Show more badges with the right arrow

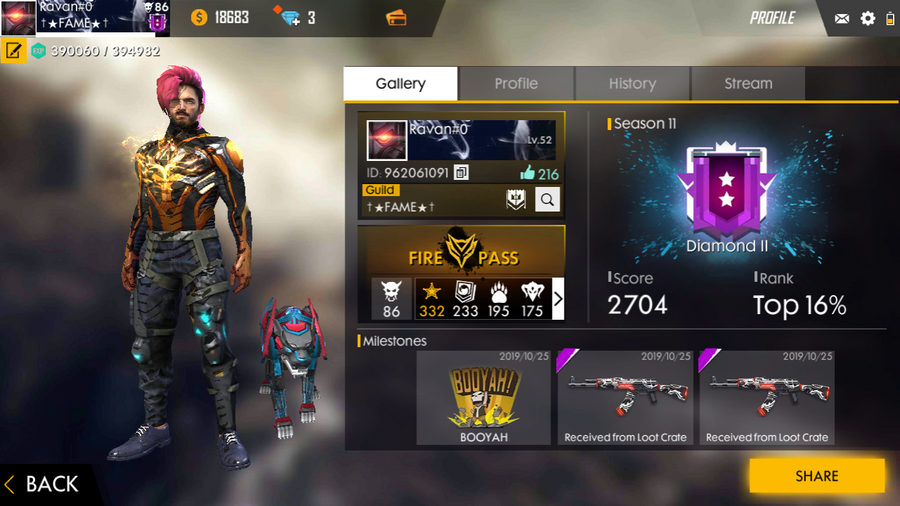click(x=558, y=298)
